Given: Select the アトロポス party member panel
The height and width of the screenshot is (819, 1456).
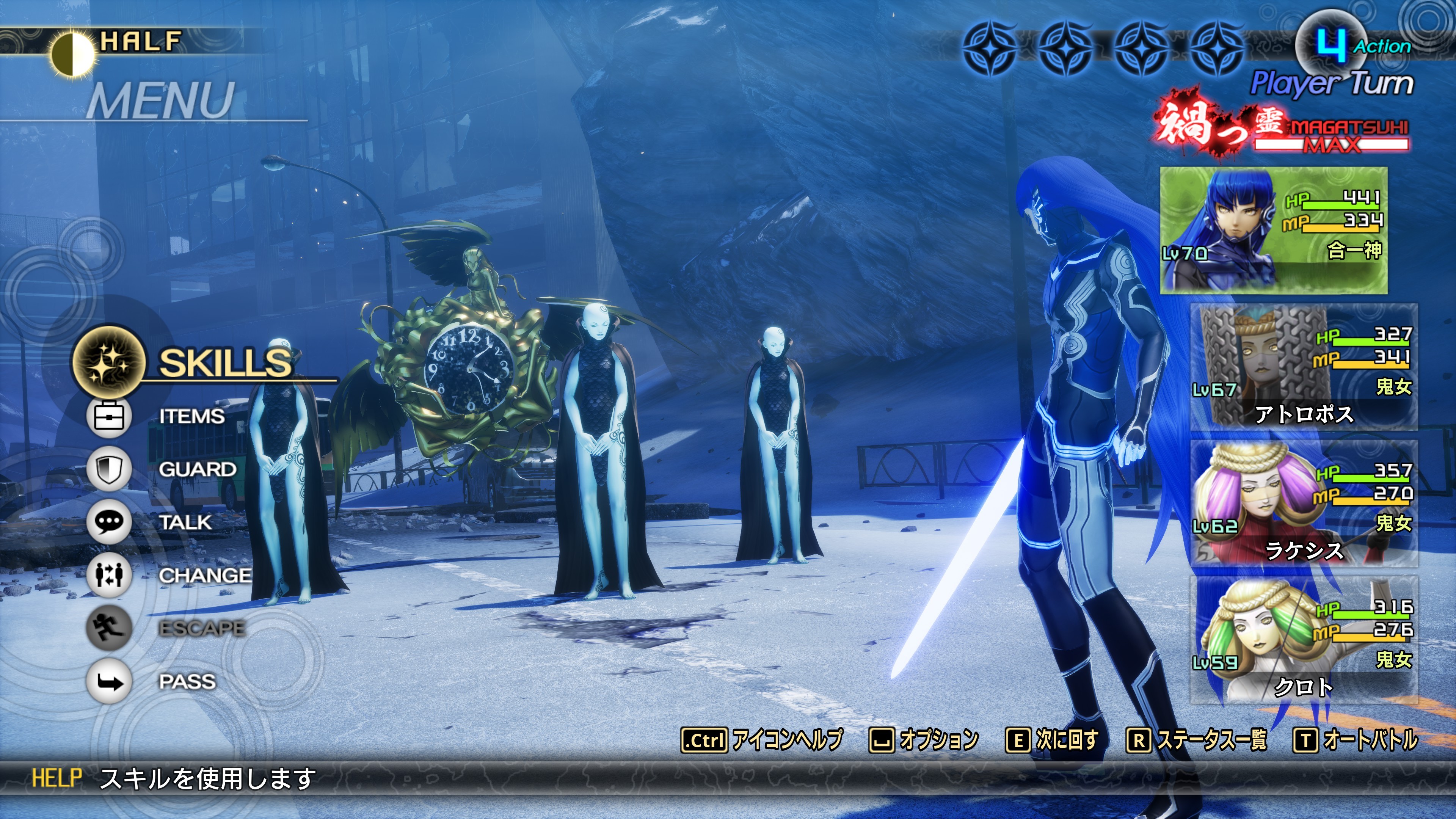Looking at the screenshot, I should pyautogui.click(x=1304, y=367).
